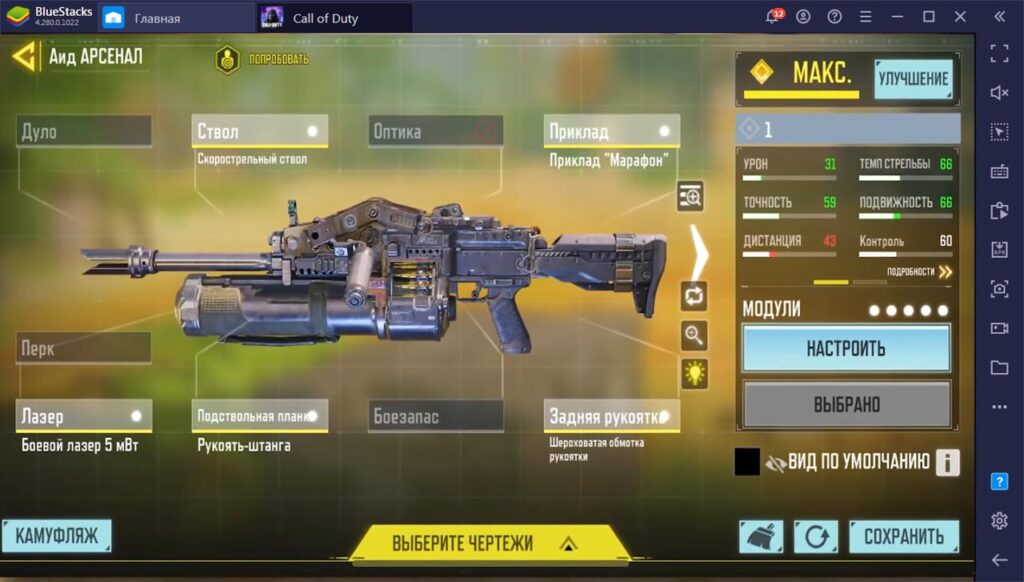Save the loadout with СОХРАНИТЬ
This screenshot has width=1024, height=582.
904,536
